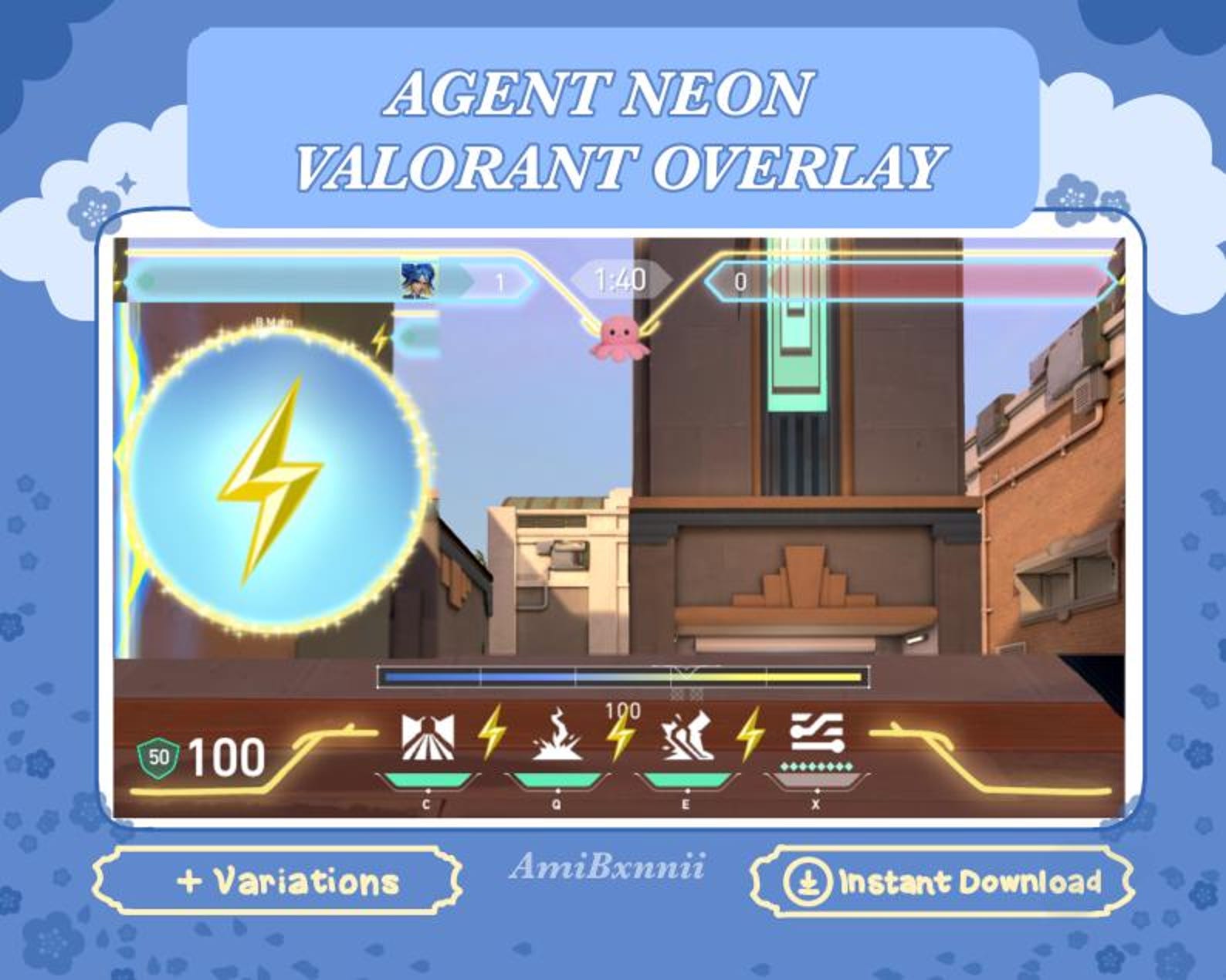Click the blue-yellow energy gradient bar

[x=621, y=677]
